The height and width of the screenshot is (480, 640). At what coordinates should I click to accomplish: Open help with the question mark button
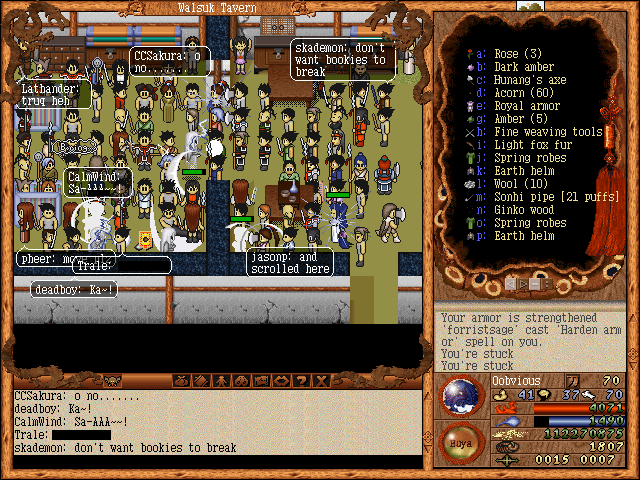pyautogui.click(x=301, y=380)
